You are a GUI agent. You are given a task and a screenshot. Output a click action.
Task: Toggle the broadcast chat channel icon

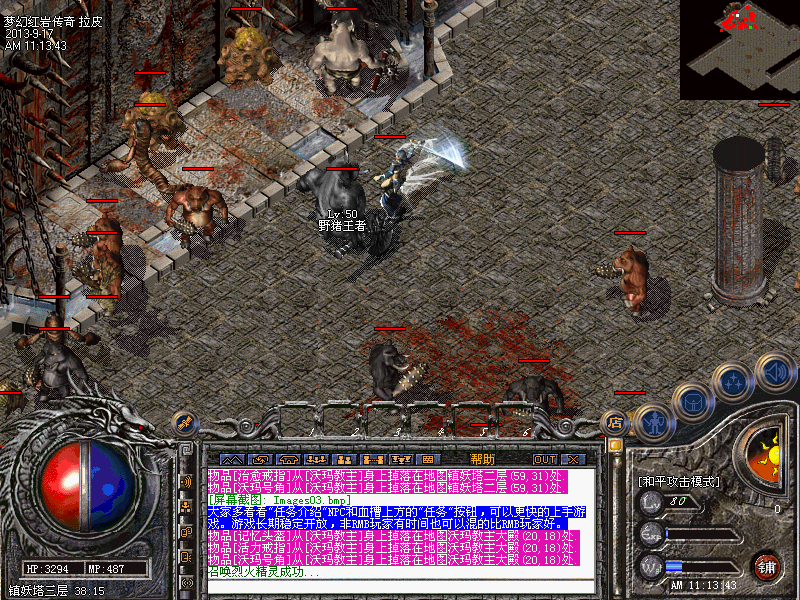click(x=186, y=482)
